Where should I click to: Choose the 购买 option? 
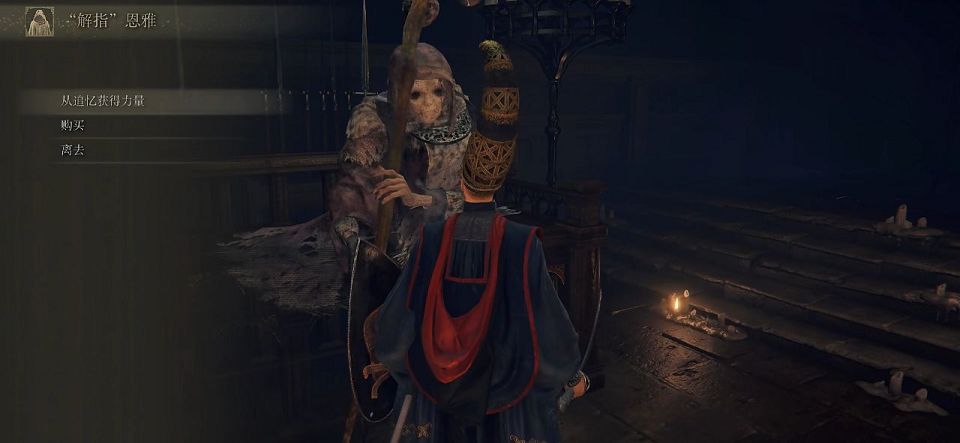[73, 125]
